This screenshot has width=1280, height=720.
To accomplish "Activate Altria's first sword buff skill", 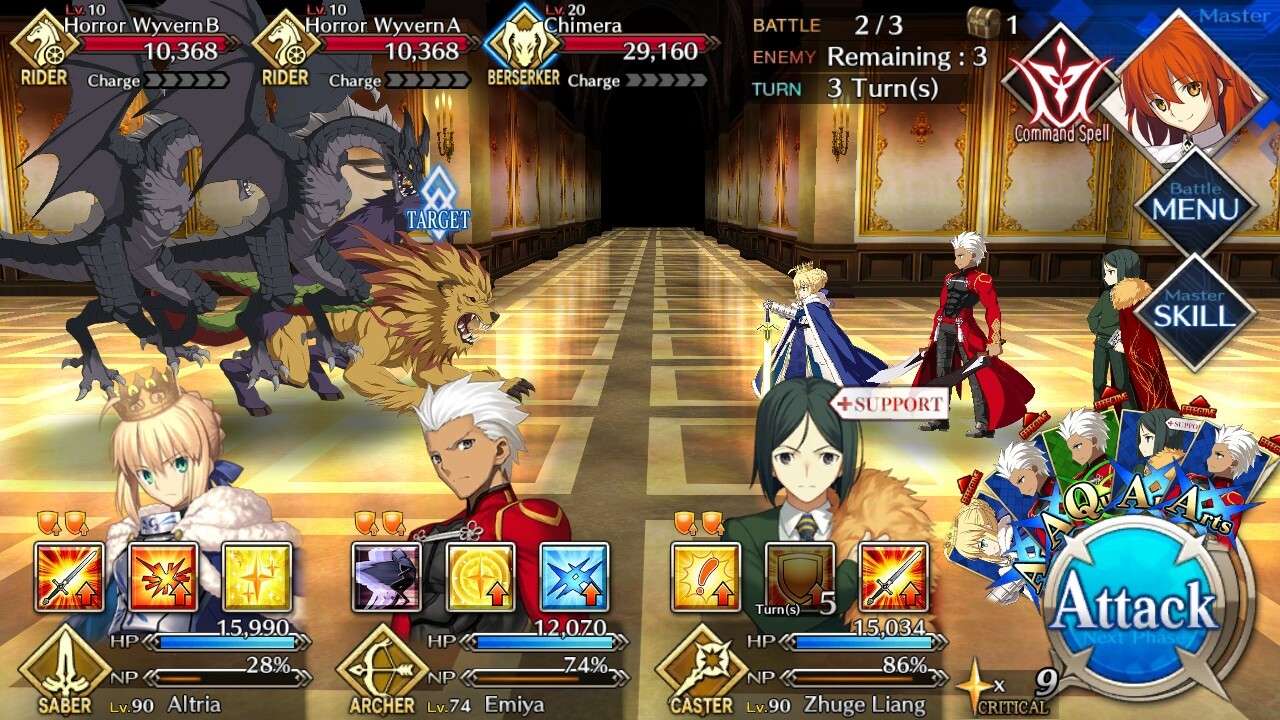I will coord(69,577).
